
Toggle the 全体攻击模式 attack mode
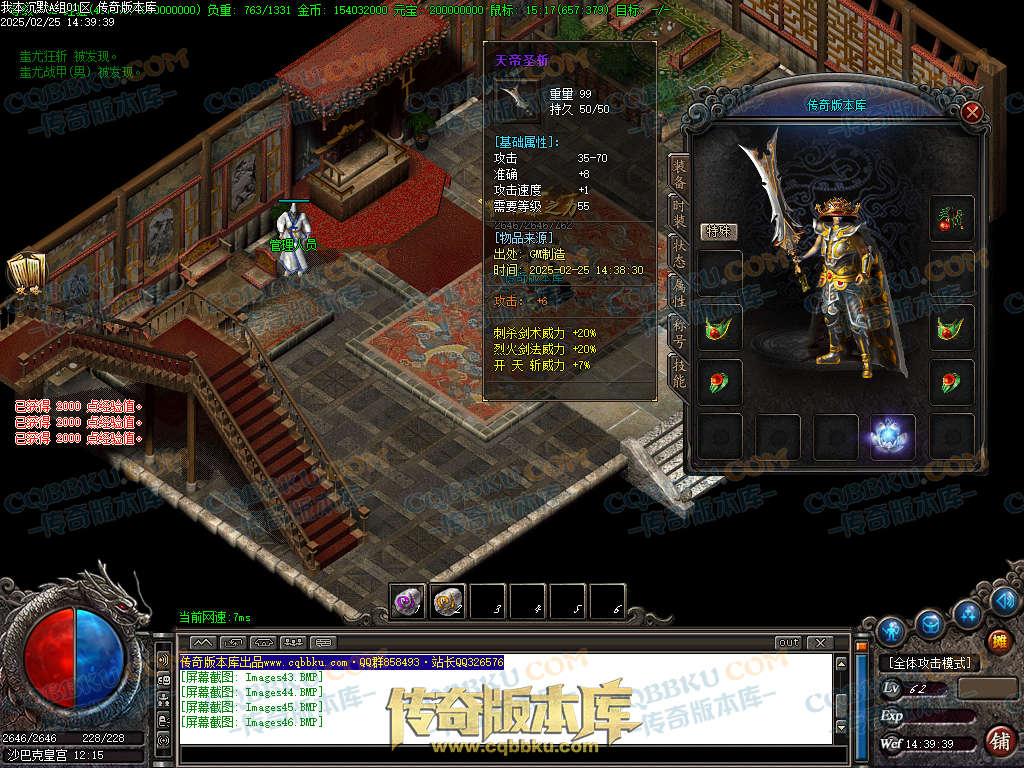tap(929, 663)
